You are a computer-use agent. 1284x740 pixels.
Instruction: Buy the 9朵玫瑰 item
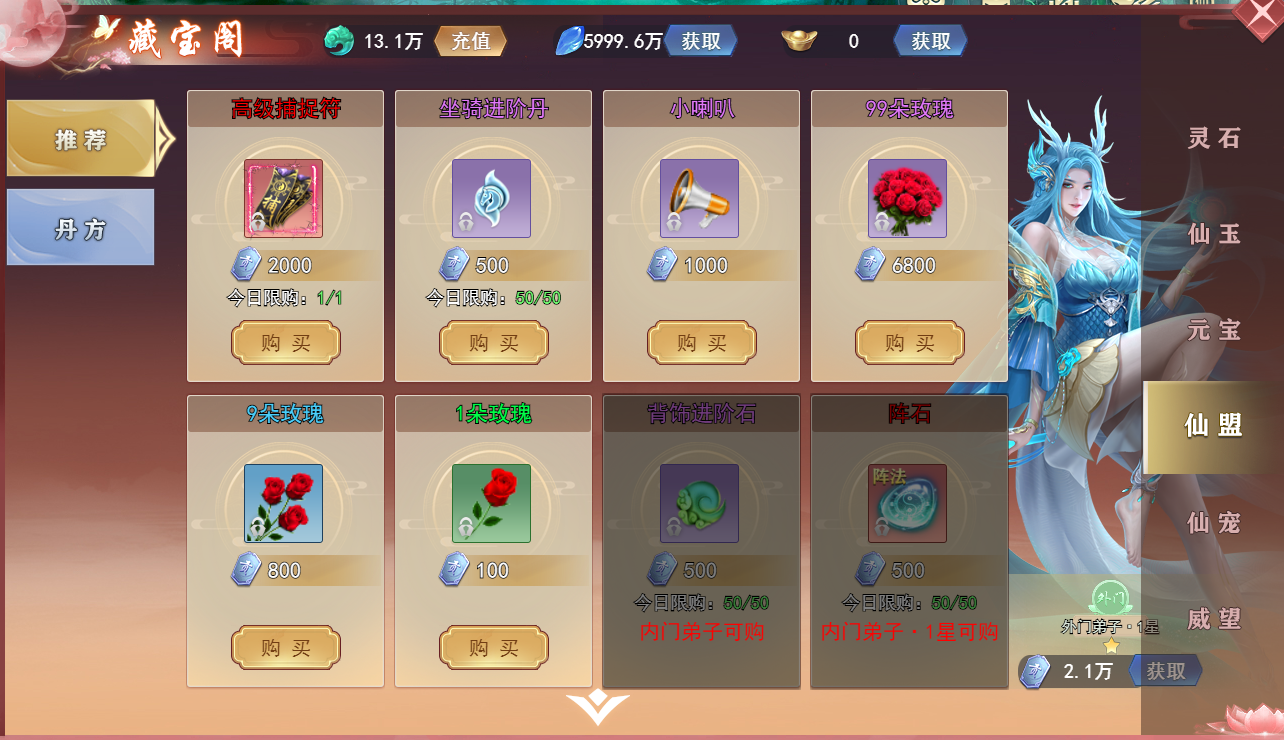(x=285, y=648)
